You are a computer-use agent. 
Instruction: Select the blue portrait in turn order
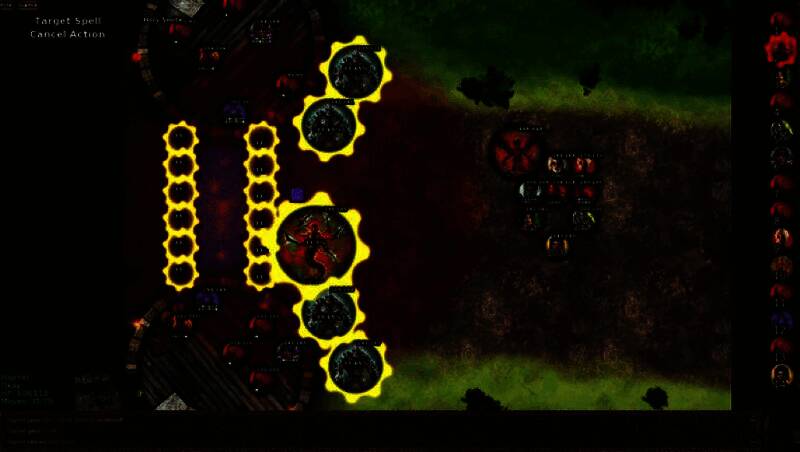pyautogui.click(x=781, y=321)
